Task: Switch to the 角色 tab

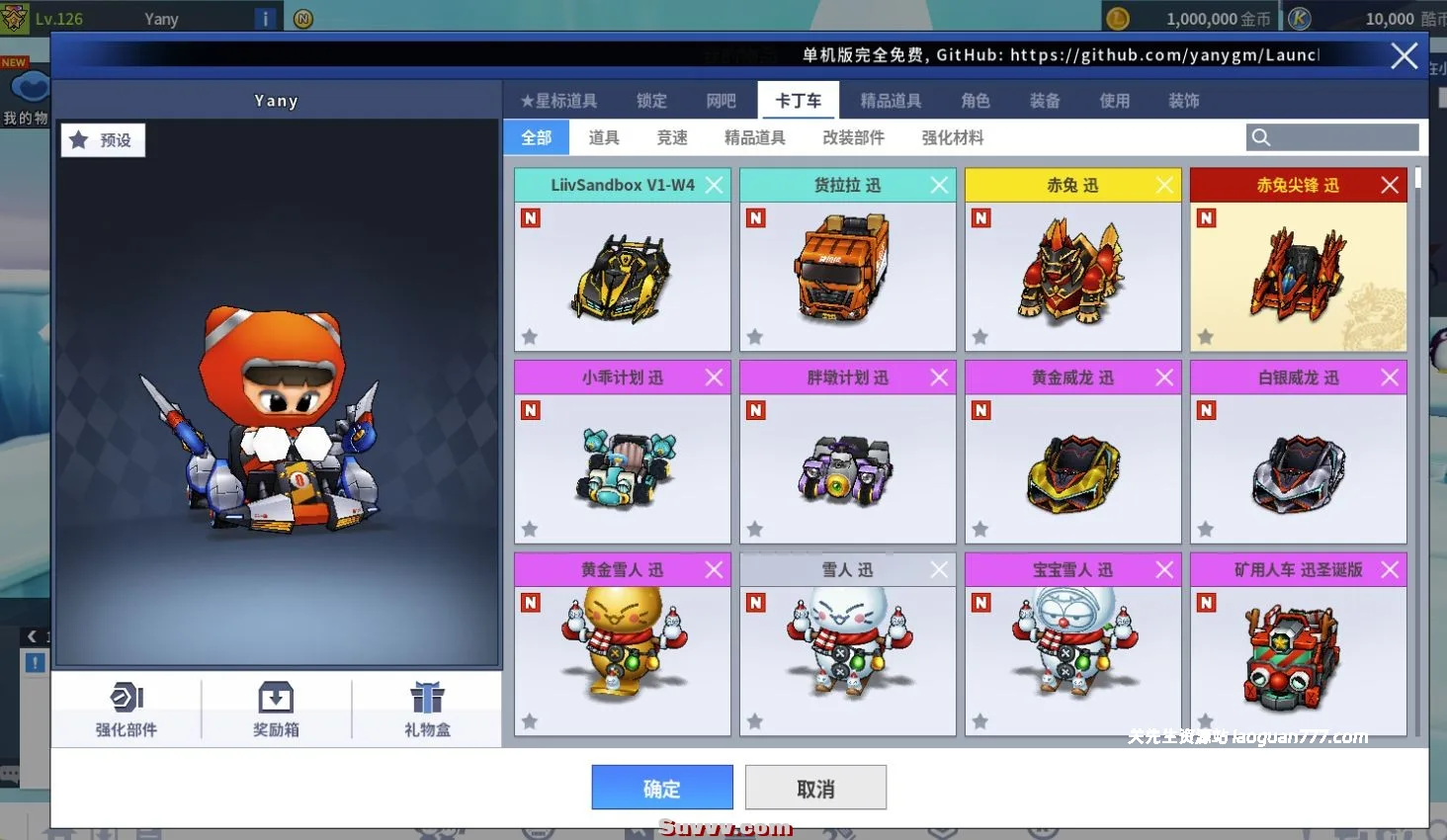Action: (x=975, y=100)
